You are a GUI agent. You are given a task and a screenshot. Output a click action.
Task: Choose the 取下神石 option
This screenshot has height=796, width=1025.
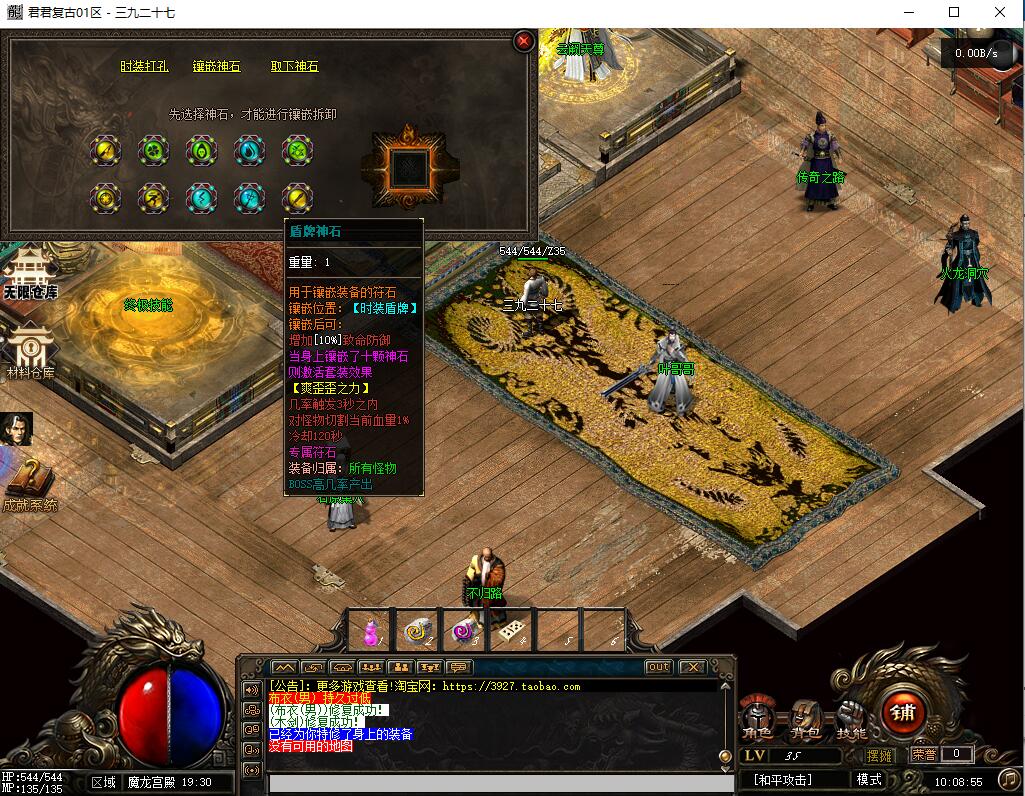294,67
